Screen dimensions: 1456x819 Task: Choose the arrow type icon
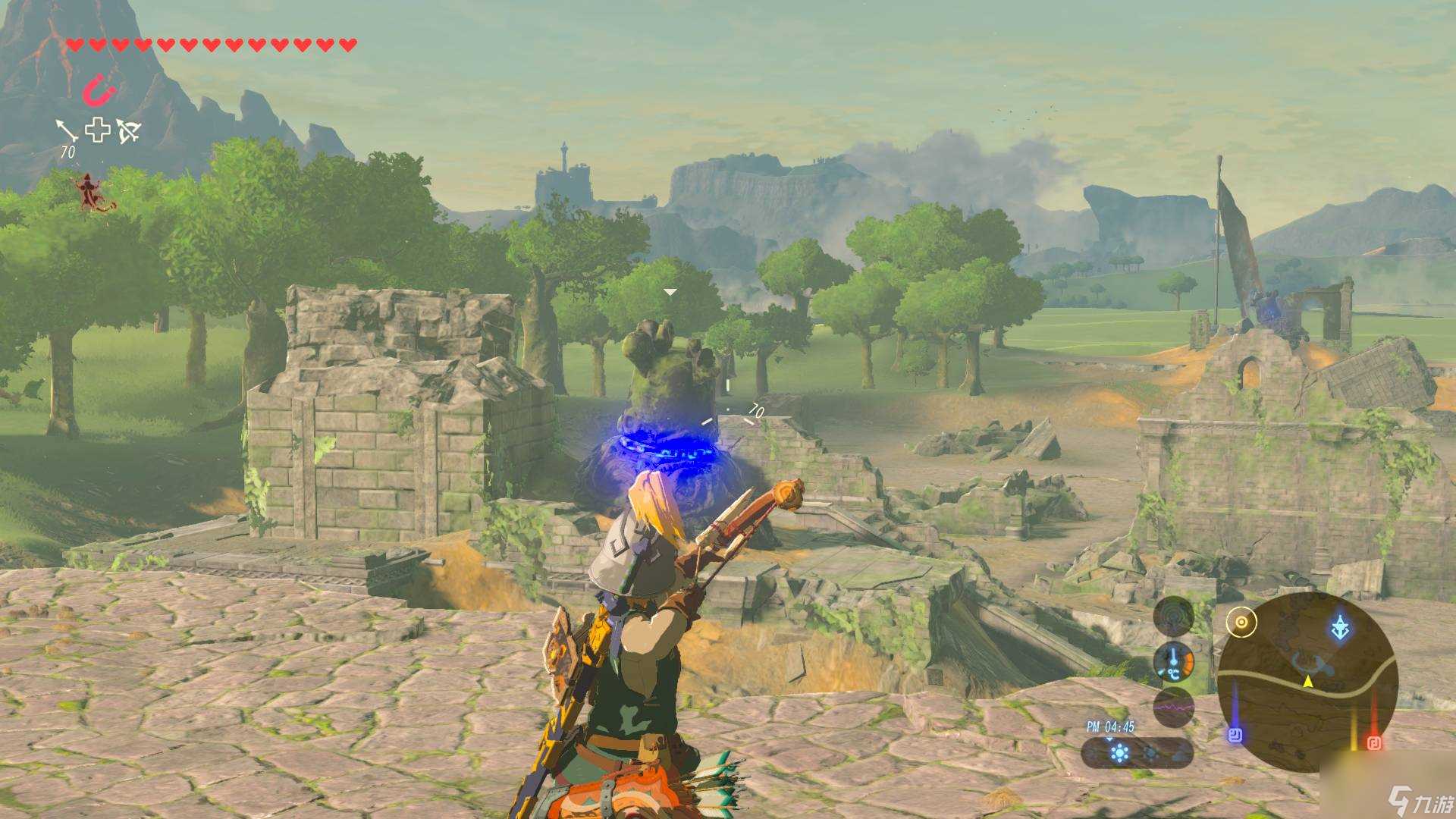[x=67, y=130]
